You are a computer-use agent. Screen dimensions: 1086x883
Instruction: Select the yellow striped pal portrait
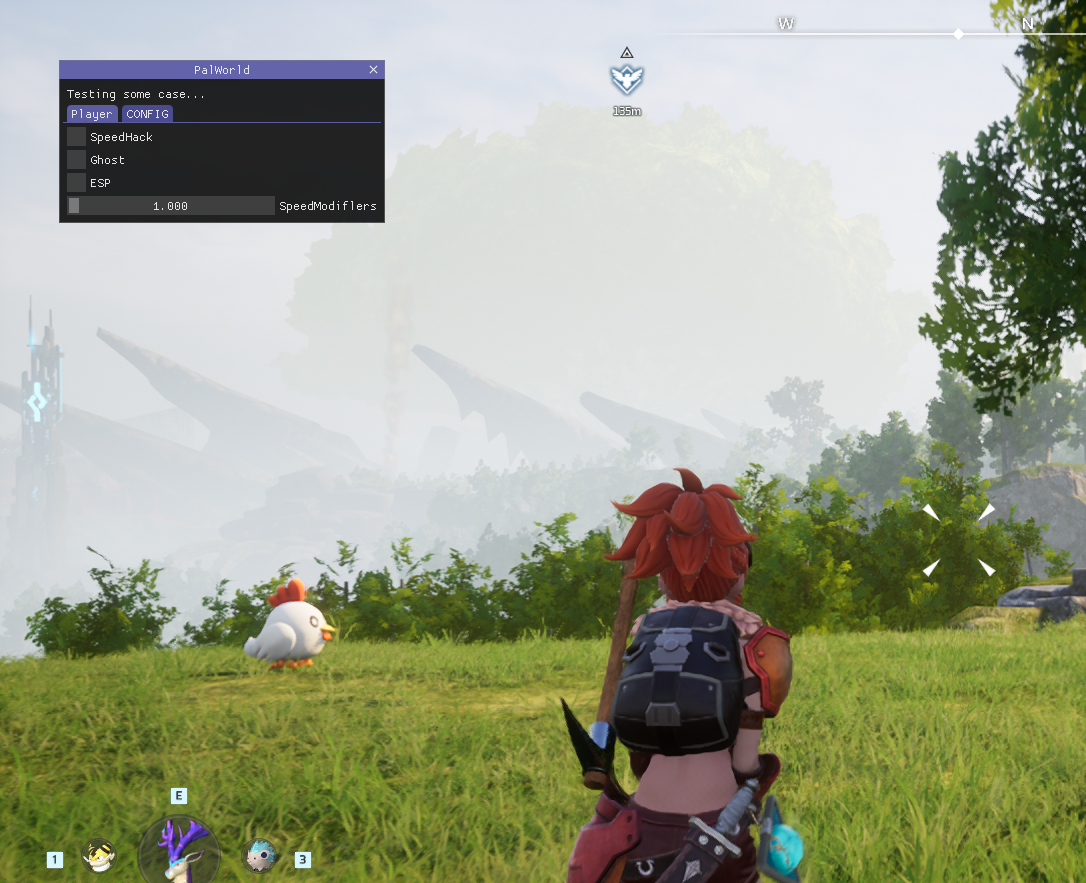(99, 856)
